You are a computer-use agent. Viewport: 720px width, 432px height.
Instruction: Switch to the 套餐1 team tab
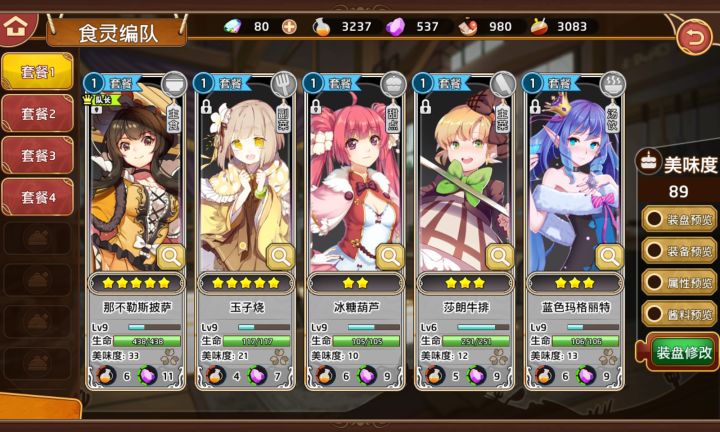pos(36,72)
